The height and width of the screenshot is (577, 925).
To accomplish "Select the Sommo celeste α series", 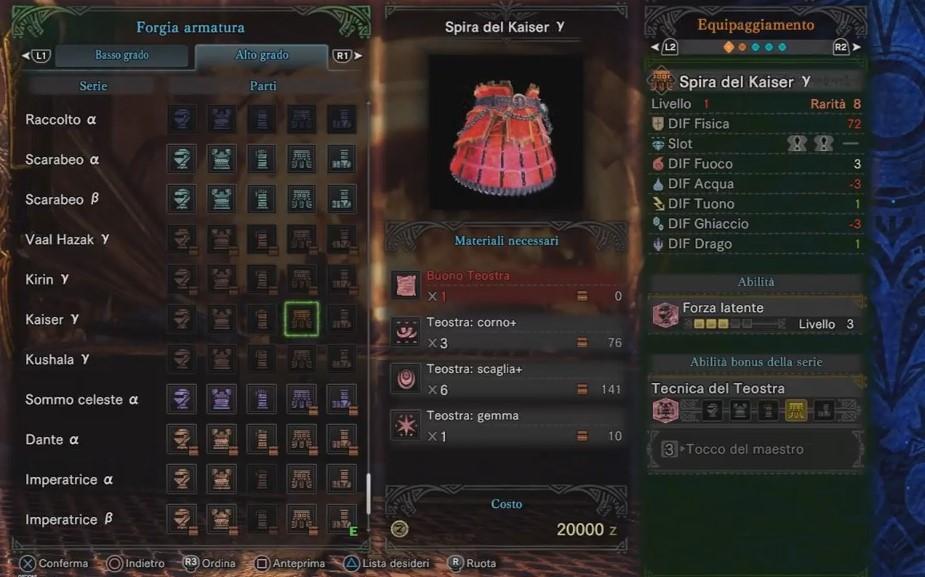I will pyautogui.click(x=82, y=400).
